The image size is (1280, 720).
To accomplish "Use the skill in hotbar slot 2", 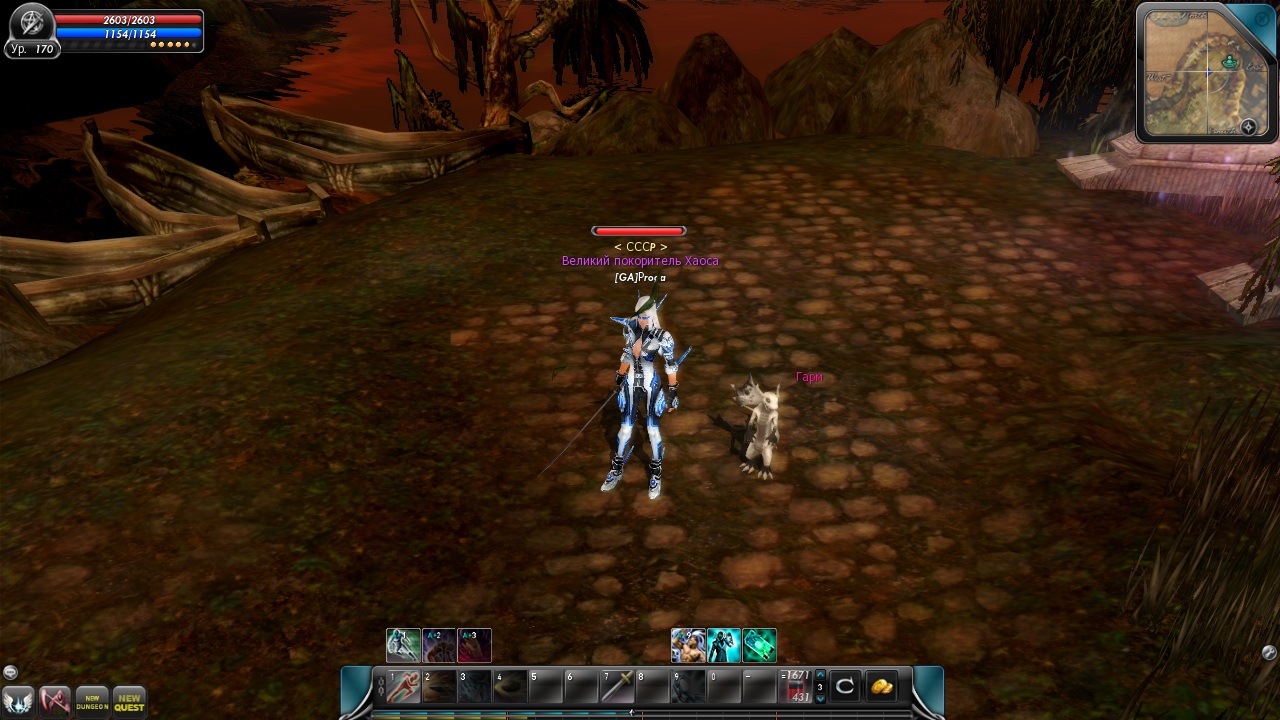I will coord(439,686).
